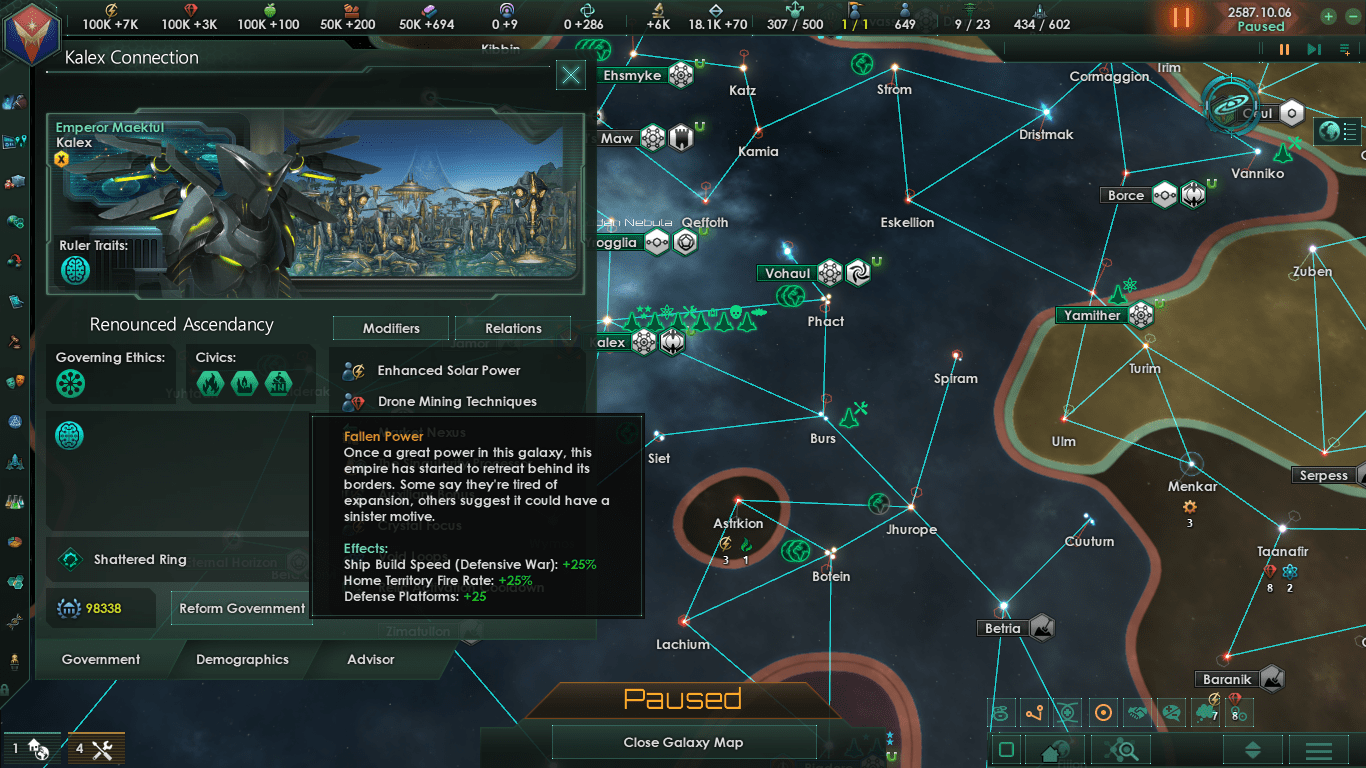Toggle the diplomatic handshake map mode
Viewport: 1366px width, 768px height.
tap(1138, 713)
